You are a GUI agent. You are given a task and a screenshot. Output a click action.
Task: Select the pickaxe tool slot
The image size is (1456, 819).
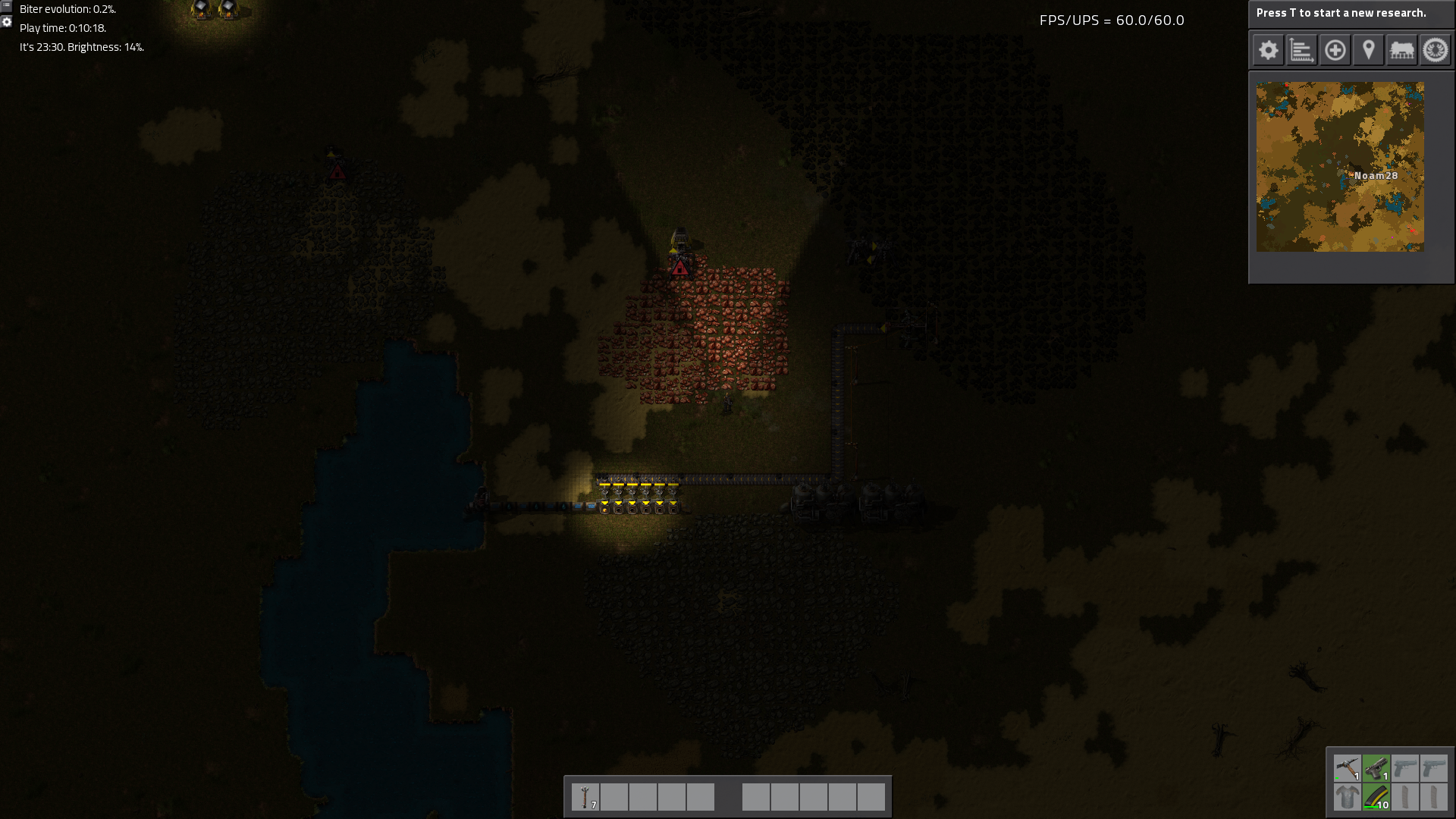coord(1348,768)
